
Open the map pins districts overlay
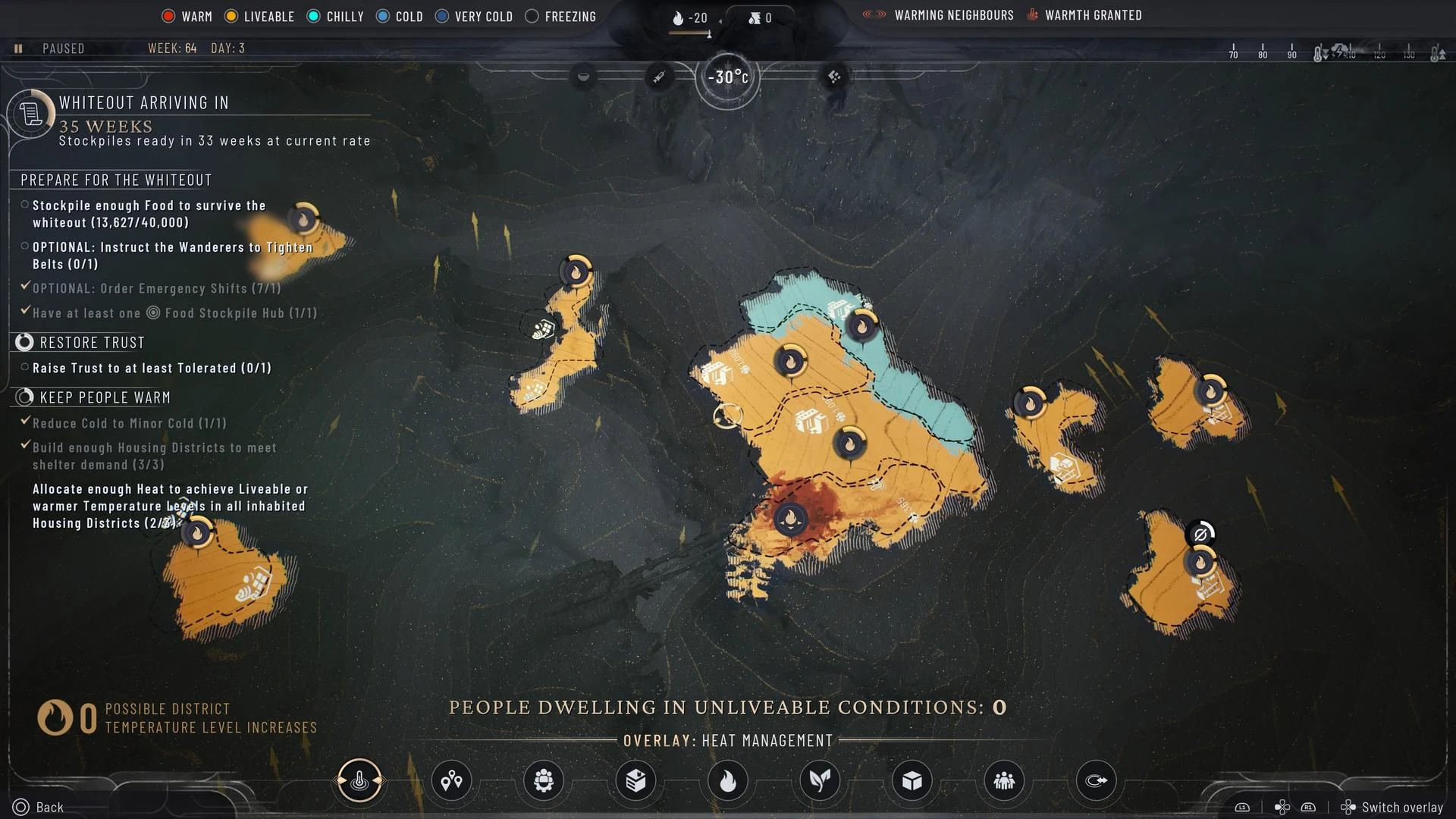[x=451, y=780]
